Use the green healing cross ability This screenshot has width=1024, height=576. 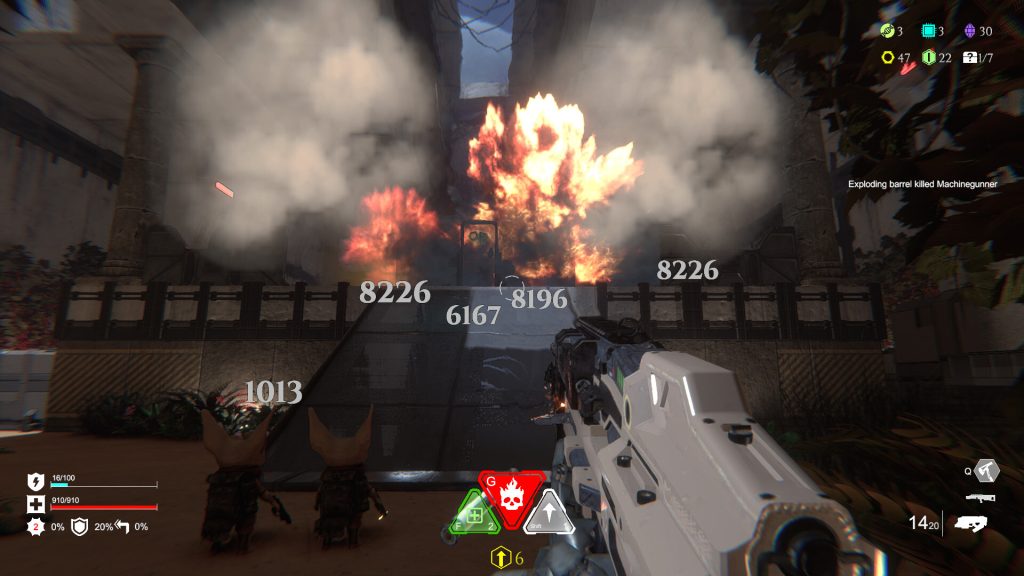point(472,516)
